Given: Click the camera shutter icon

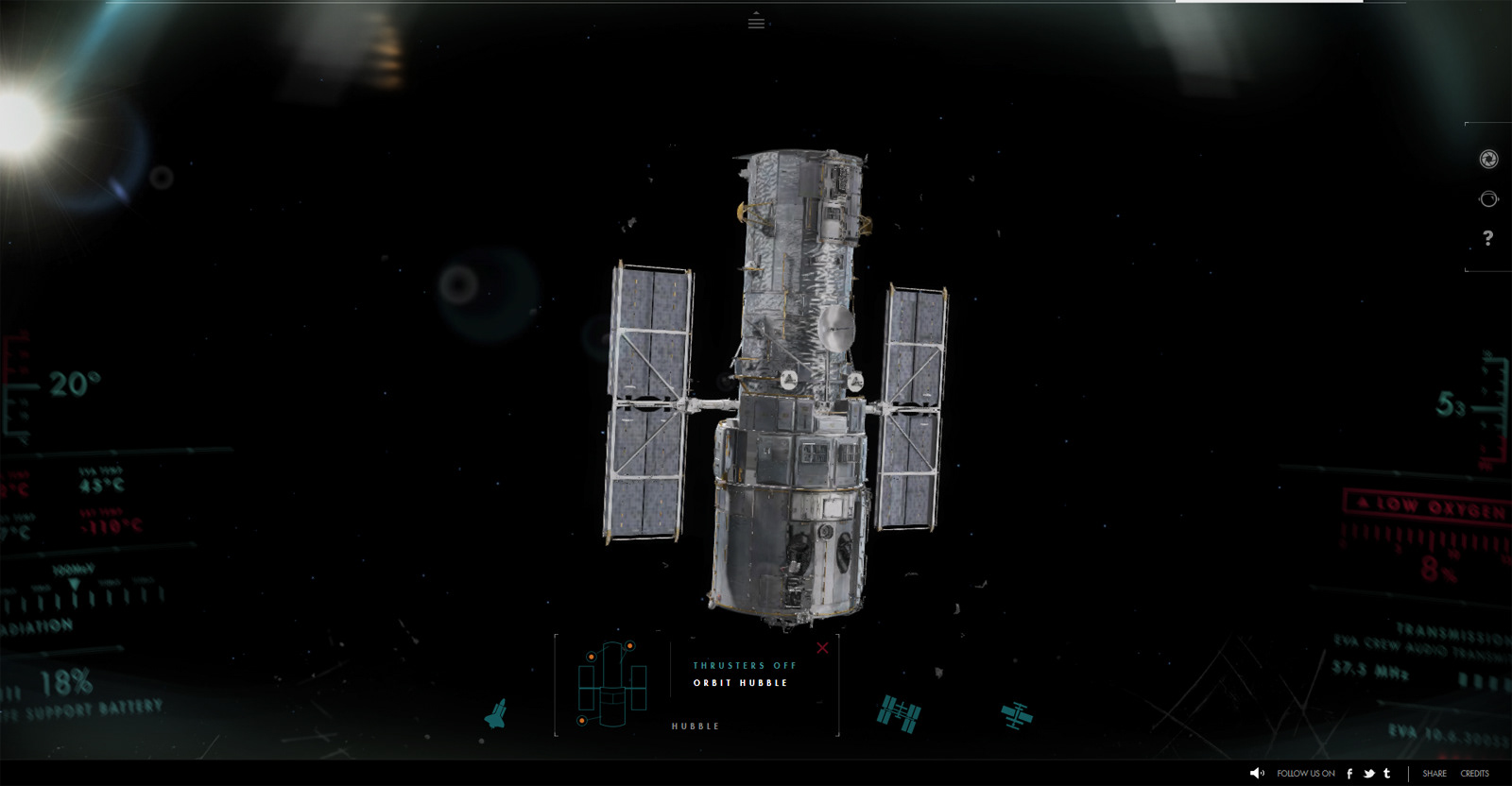Looking at the screenshot, I should (x=1488, y=160).
